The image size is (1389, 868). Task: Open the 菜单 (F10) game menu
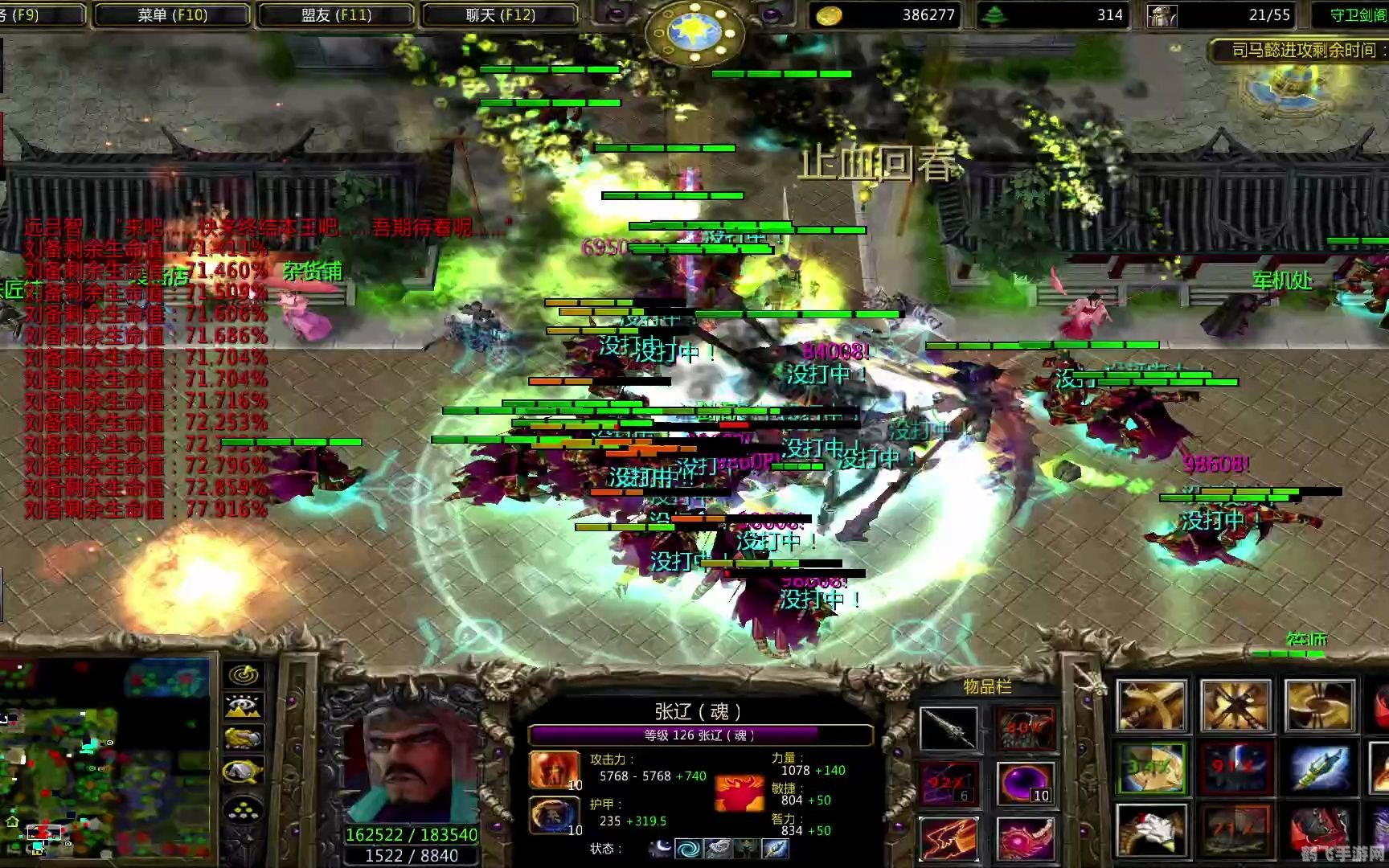[172, 14]
